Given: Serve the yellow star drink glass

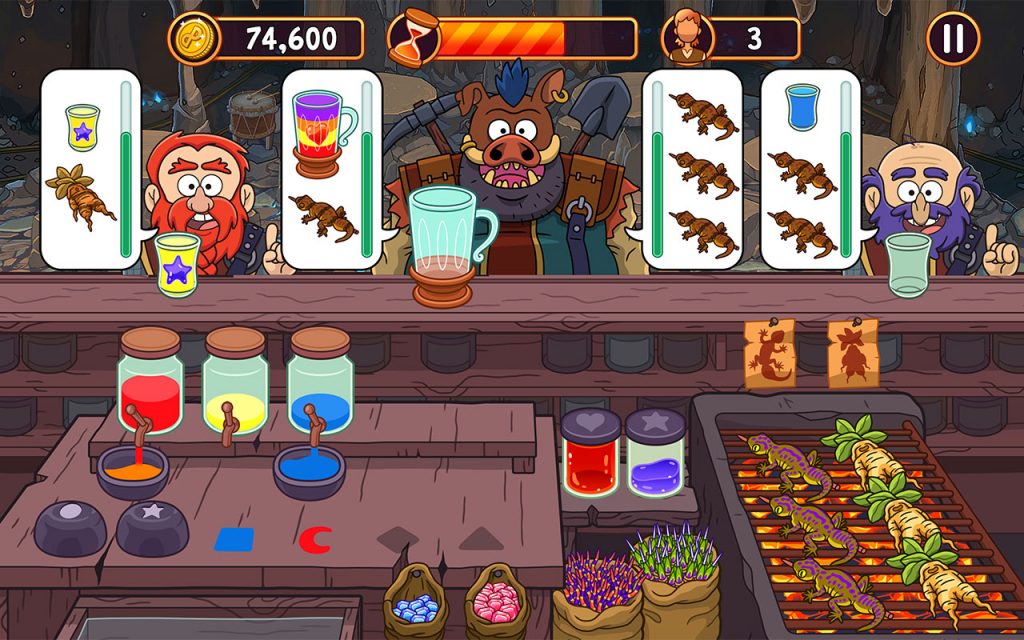Looking at the screenshot, I should pyautogui.click(x=178, y=264).
